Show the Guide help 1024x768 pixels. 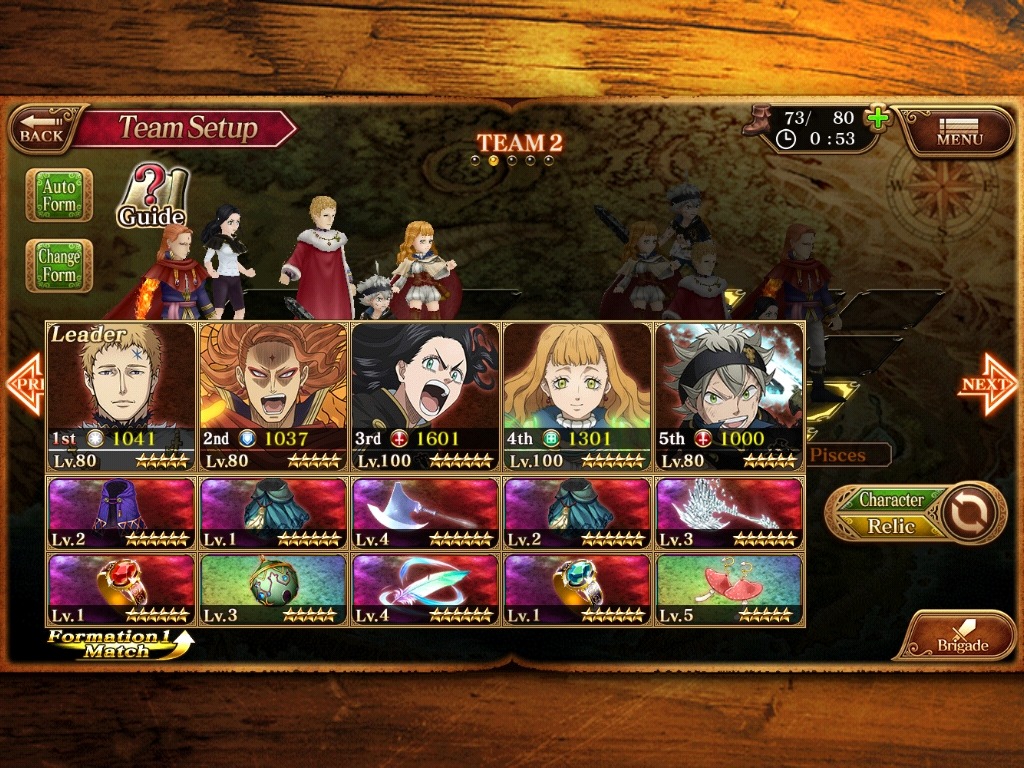click(x=152, y=197)
